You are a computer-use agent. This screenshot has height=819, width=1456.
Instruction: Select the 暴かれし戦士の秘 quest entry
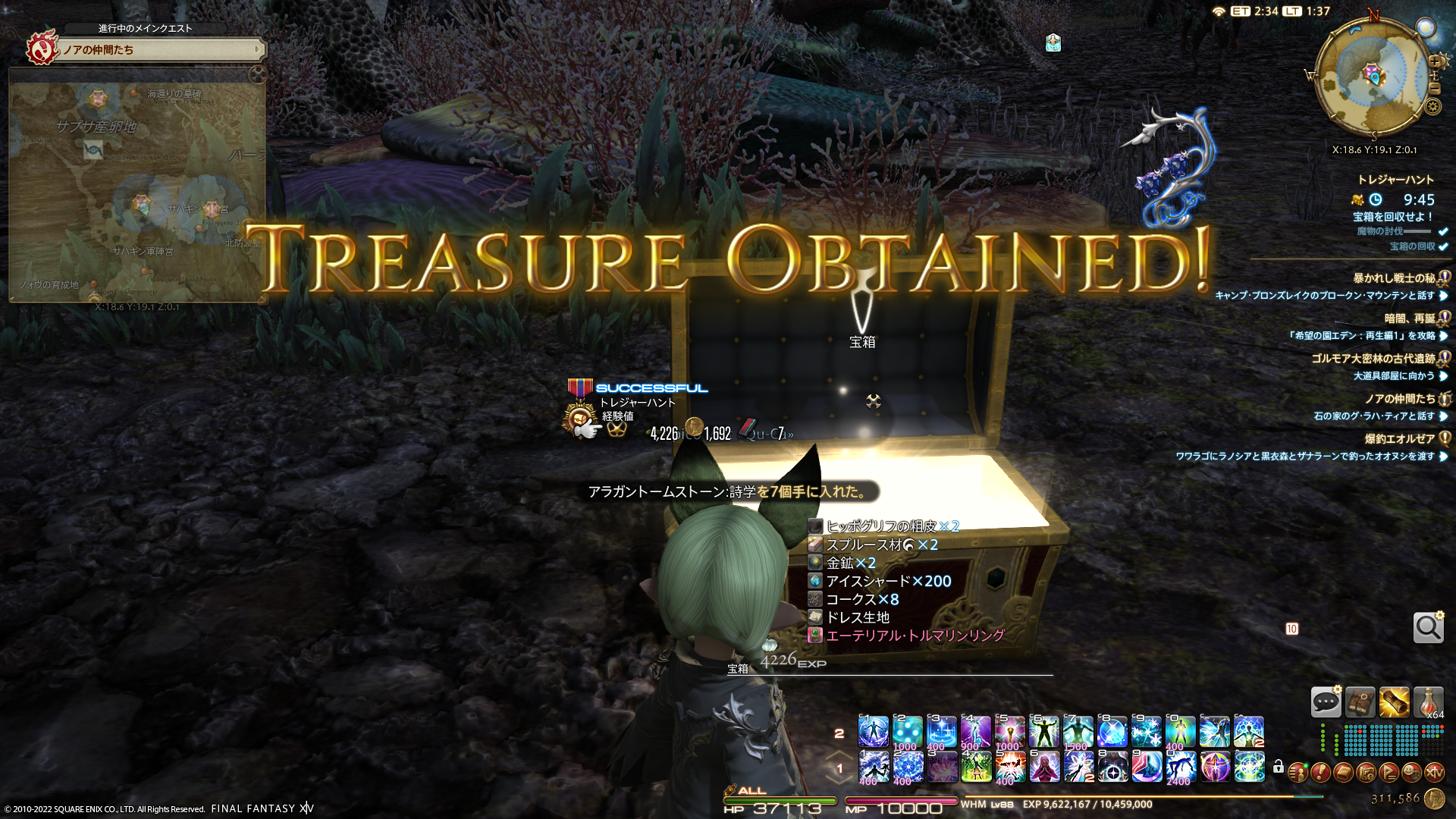click(1394, 278)
